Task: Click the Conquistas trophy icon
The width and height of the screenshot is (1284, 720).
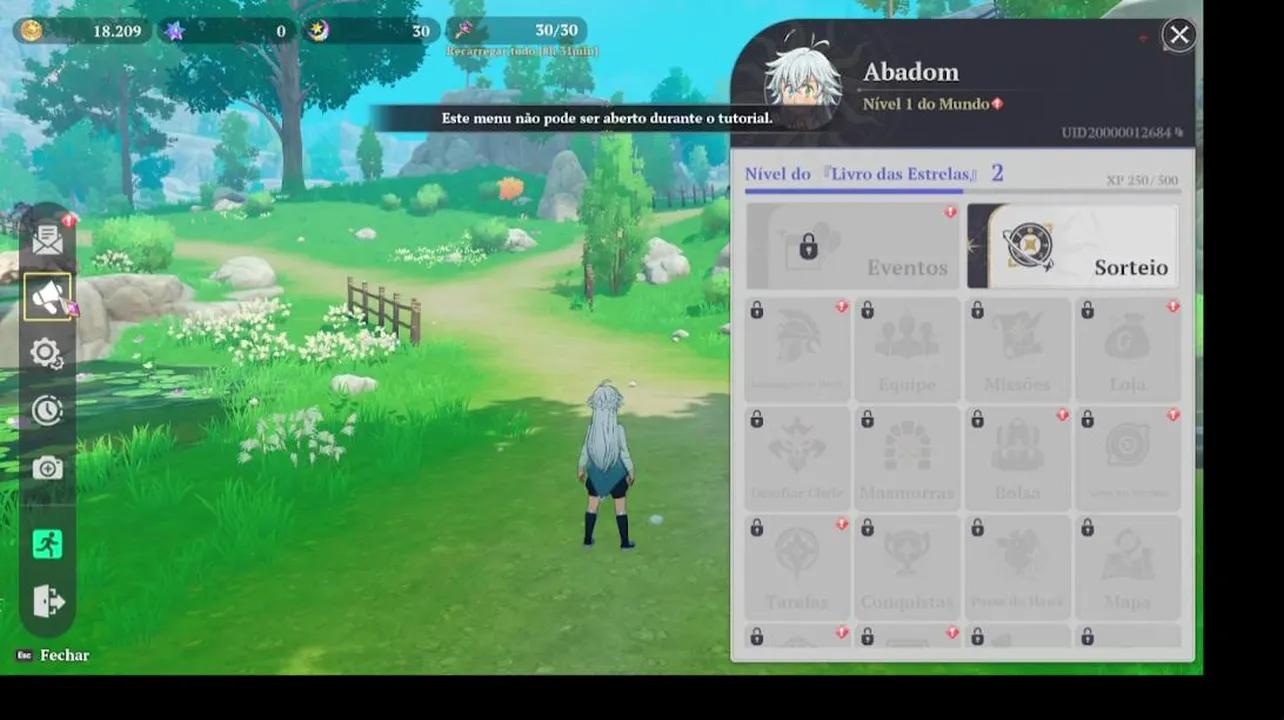Action: click(x=907, y=565)
